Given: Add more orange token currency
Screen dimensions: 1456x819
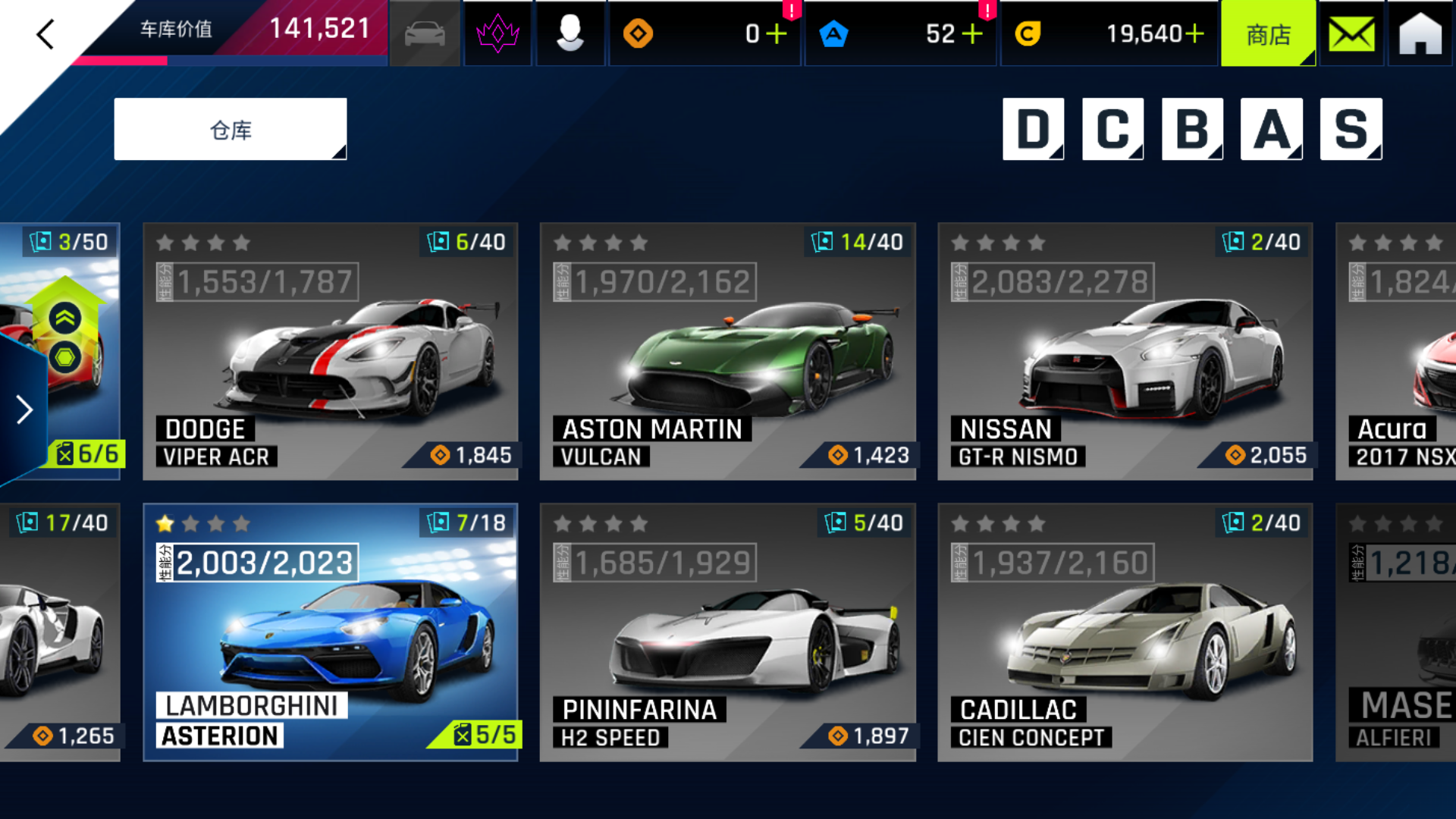Looking at the screenshot, I should 777,34.
